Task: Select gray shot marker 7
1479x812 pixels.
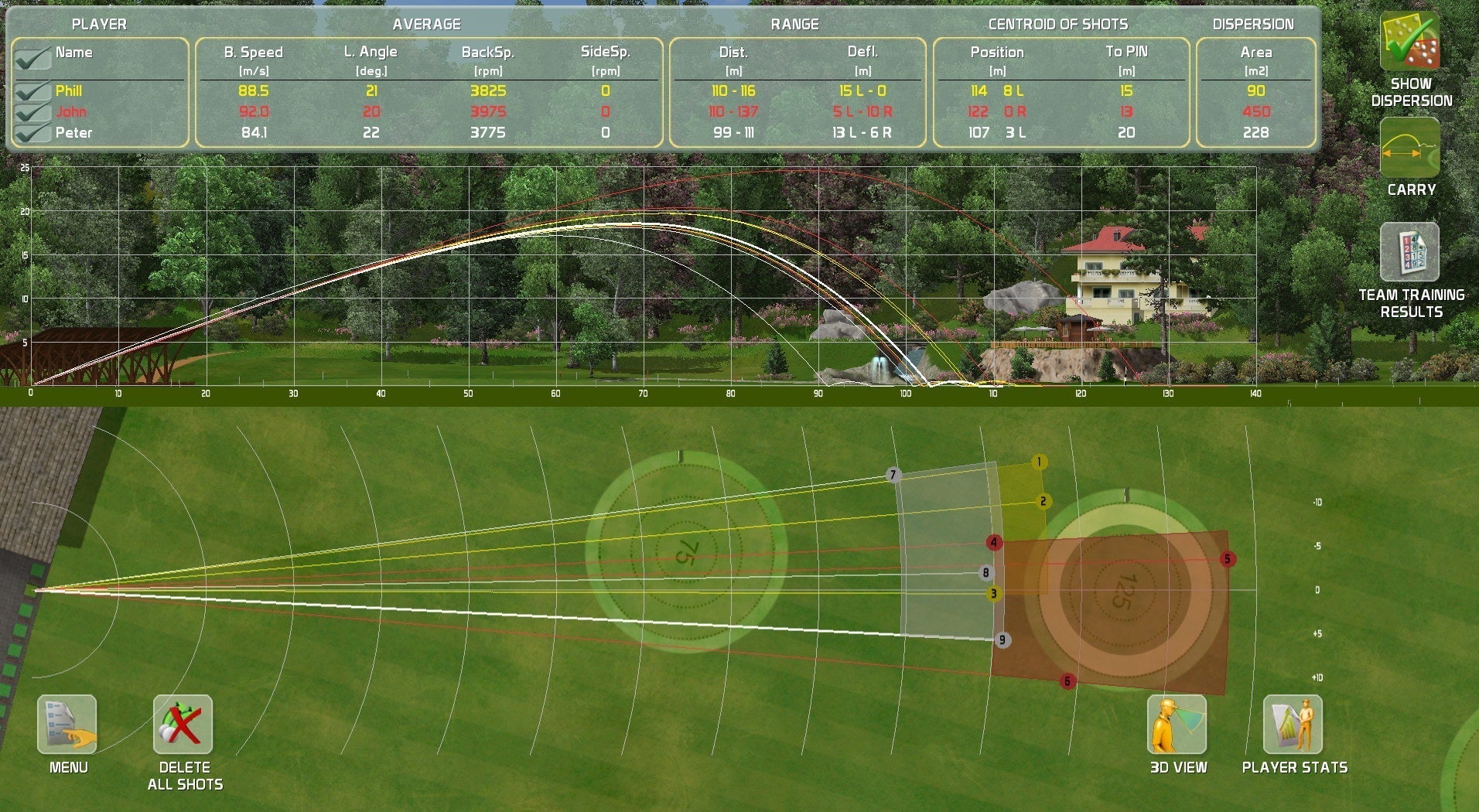Action: point(892,474)
